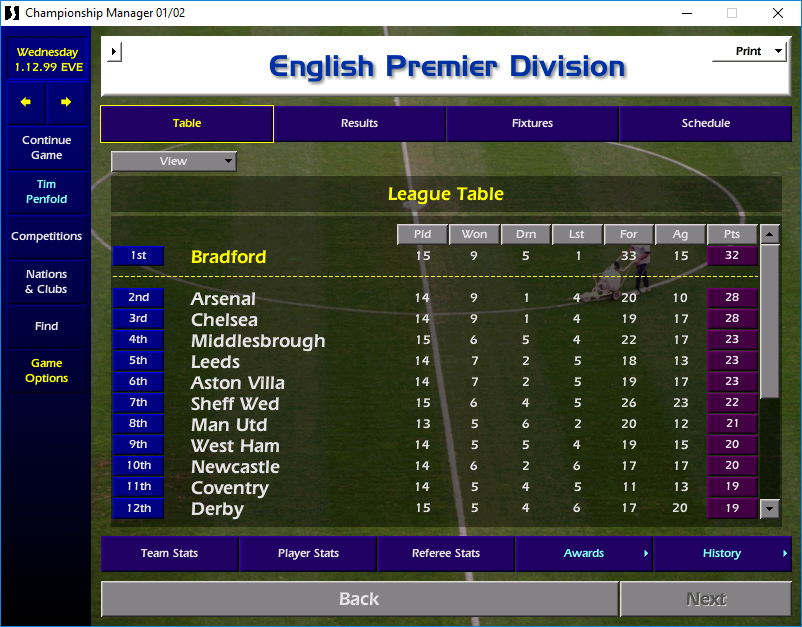Open the Fixtures tab
This screenshot has width=802, height=627.
pyautogui.click(x=532, y=124)
